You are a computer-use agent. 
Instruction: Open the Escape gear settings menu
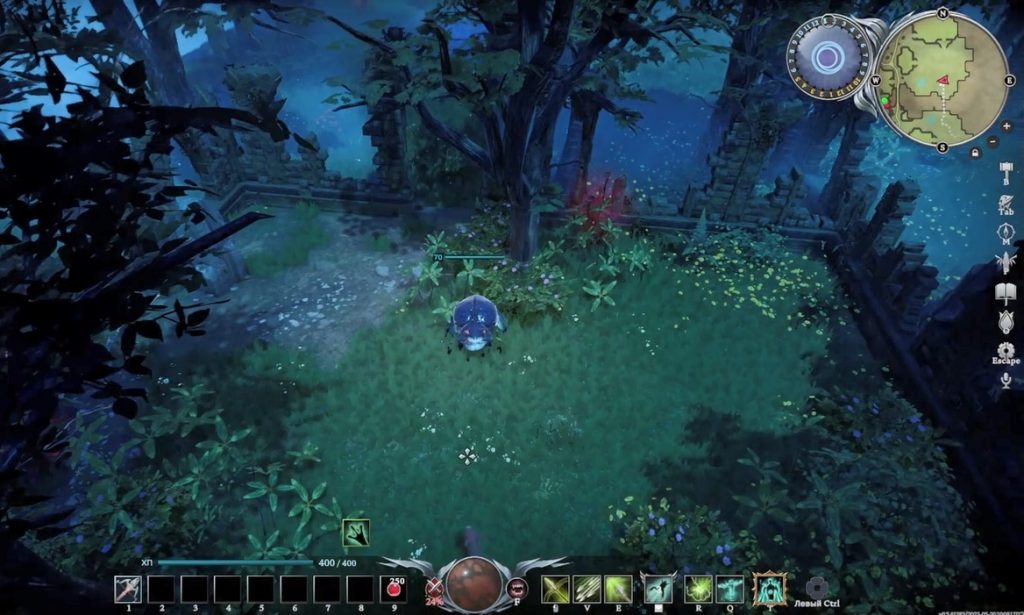click(1006, 350)
